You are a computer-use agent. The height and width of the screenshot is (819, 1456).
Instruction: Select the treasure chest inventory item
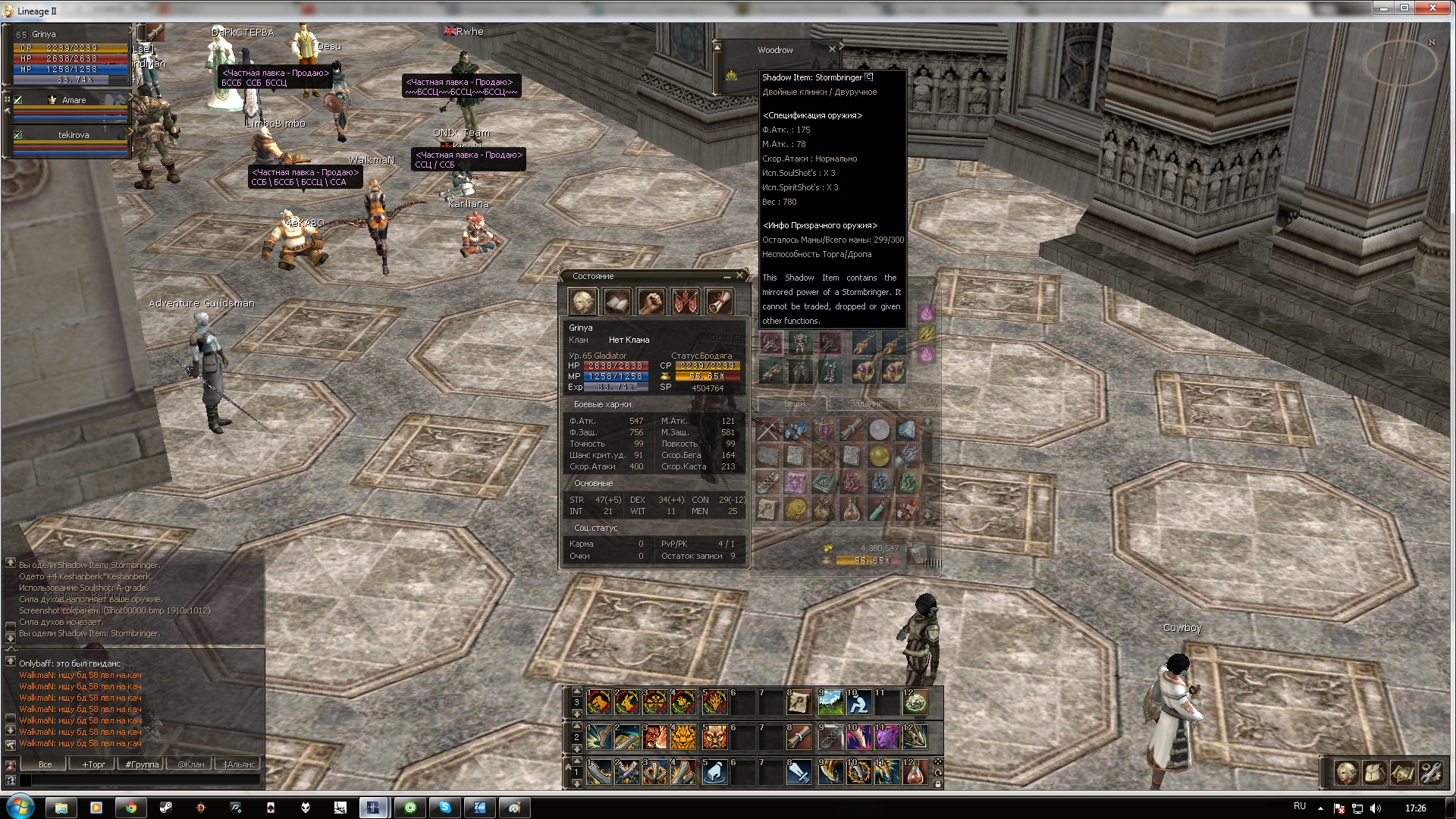[823, 456]
